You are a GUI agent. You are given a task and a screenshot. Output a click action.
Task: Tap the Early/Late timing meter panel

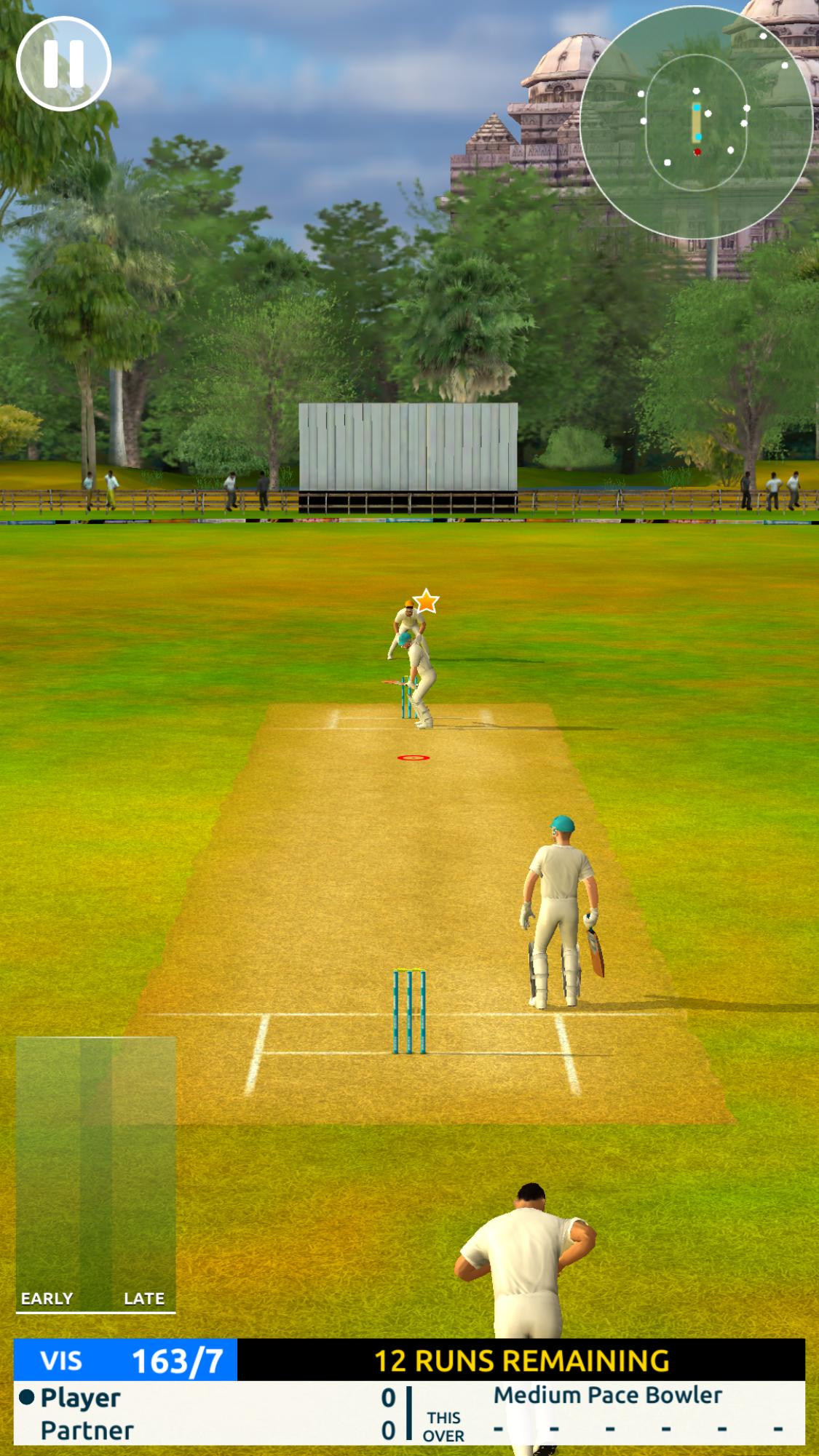[x=96, y=1173]
